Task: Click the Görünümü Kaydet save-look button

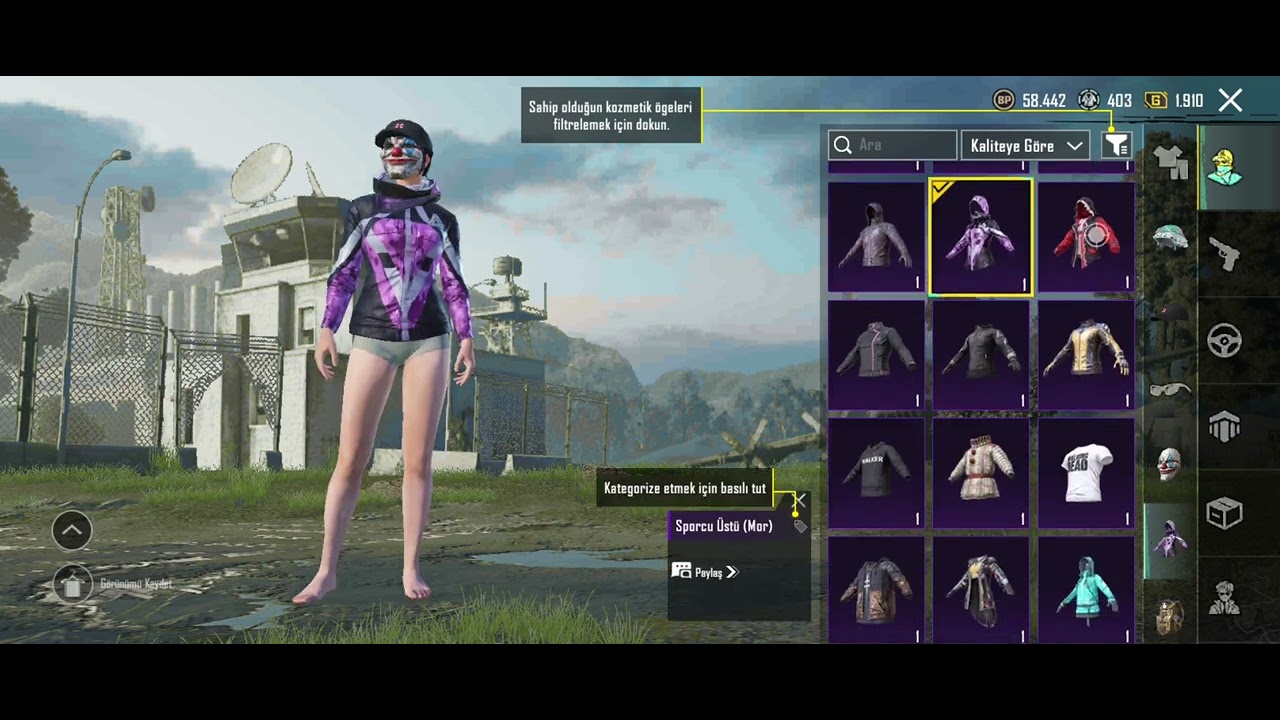Action: [x=72, y=585]
